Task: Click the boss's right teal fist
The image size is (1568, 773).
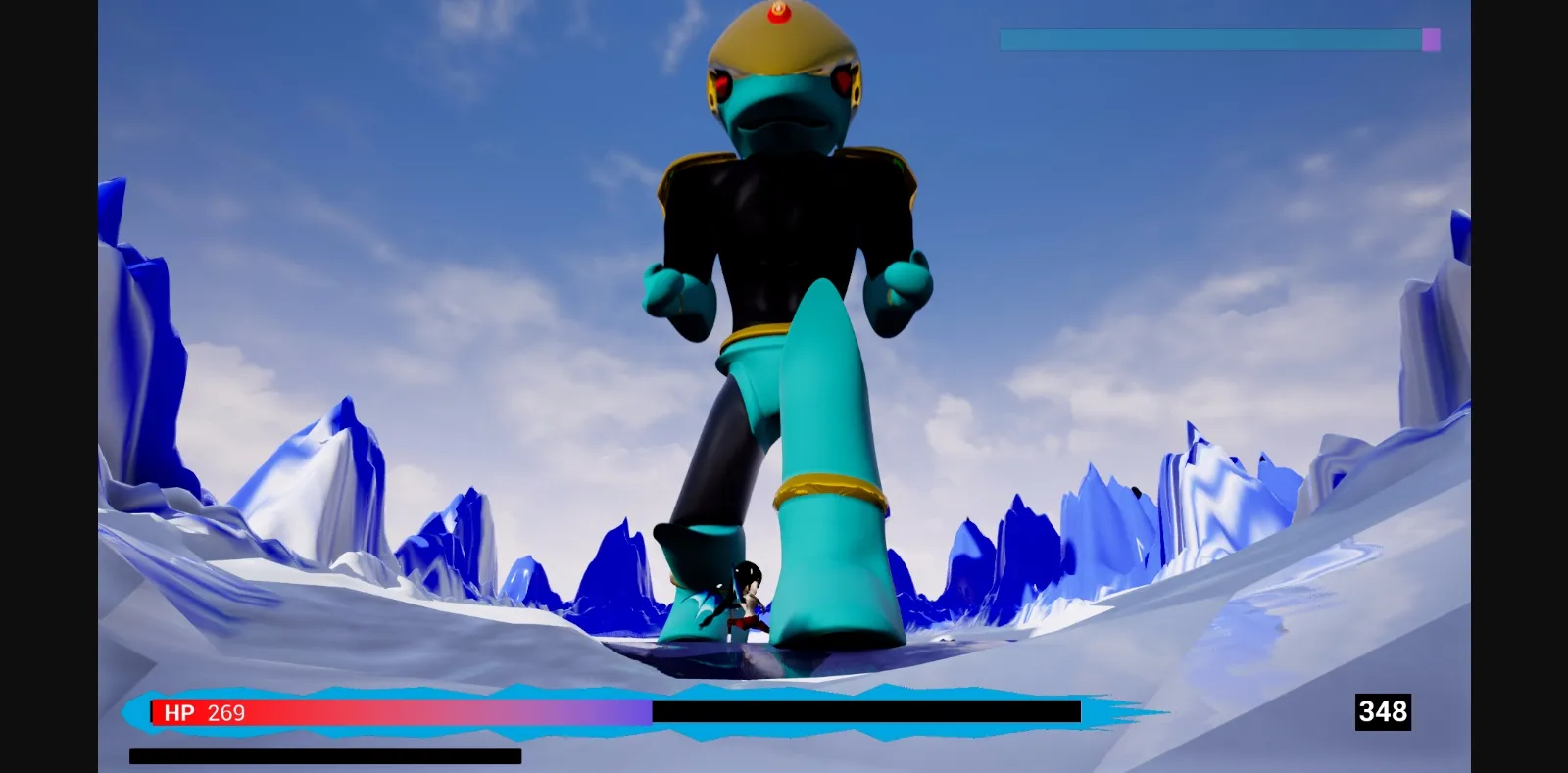Action: tap(900, 289)
